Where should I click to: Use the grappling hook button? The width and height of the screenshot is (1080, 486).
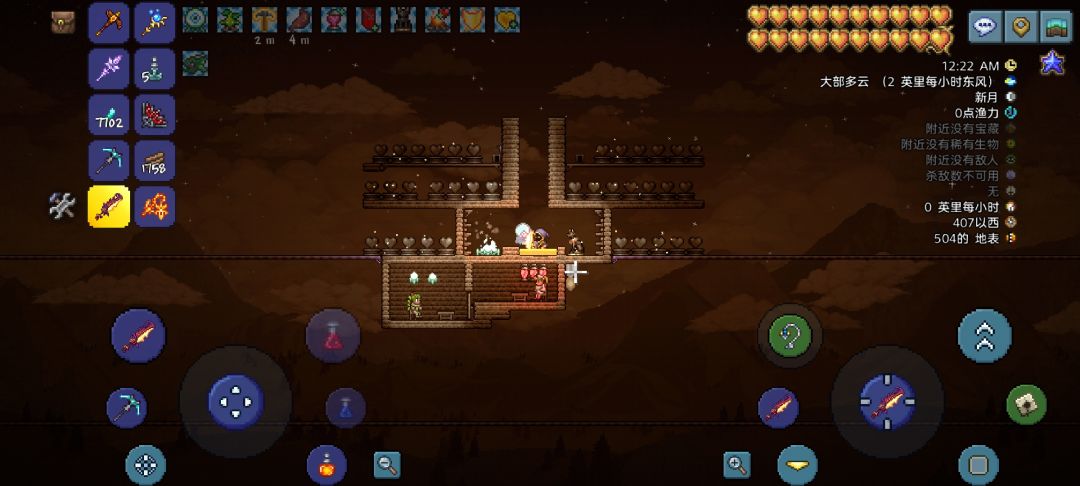point(789,335)
